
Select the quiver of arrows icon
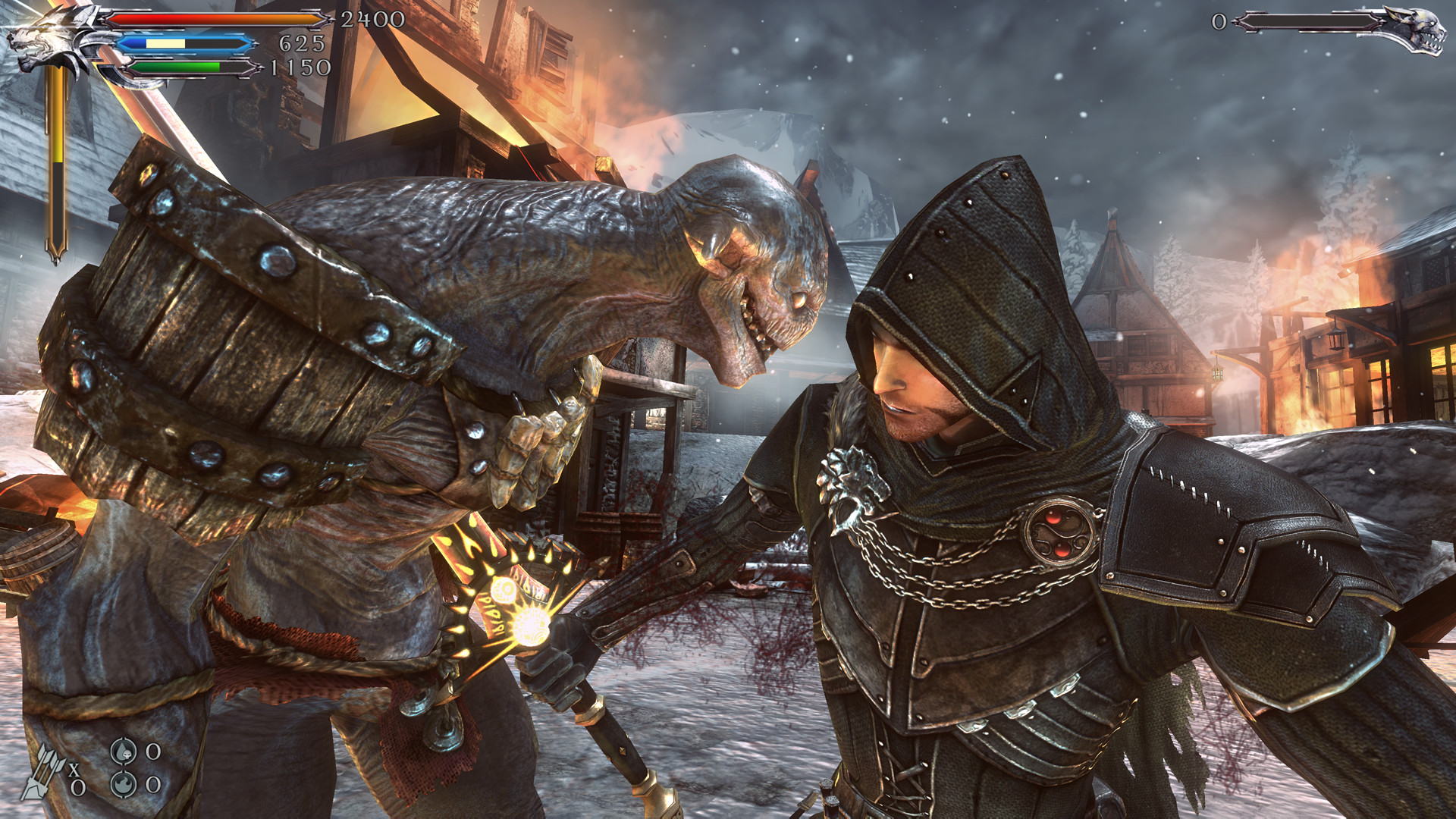44,772
